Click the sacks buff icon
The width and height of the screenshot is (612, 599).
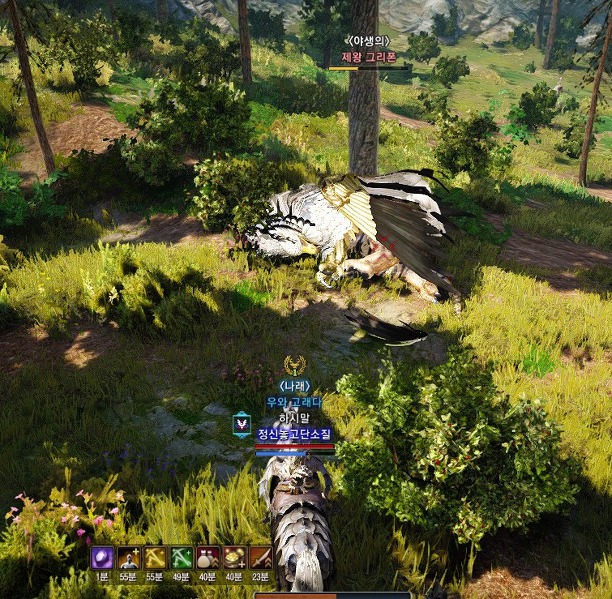coord(207,558)
